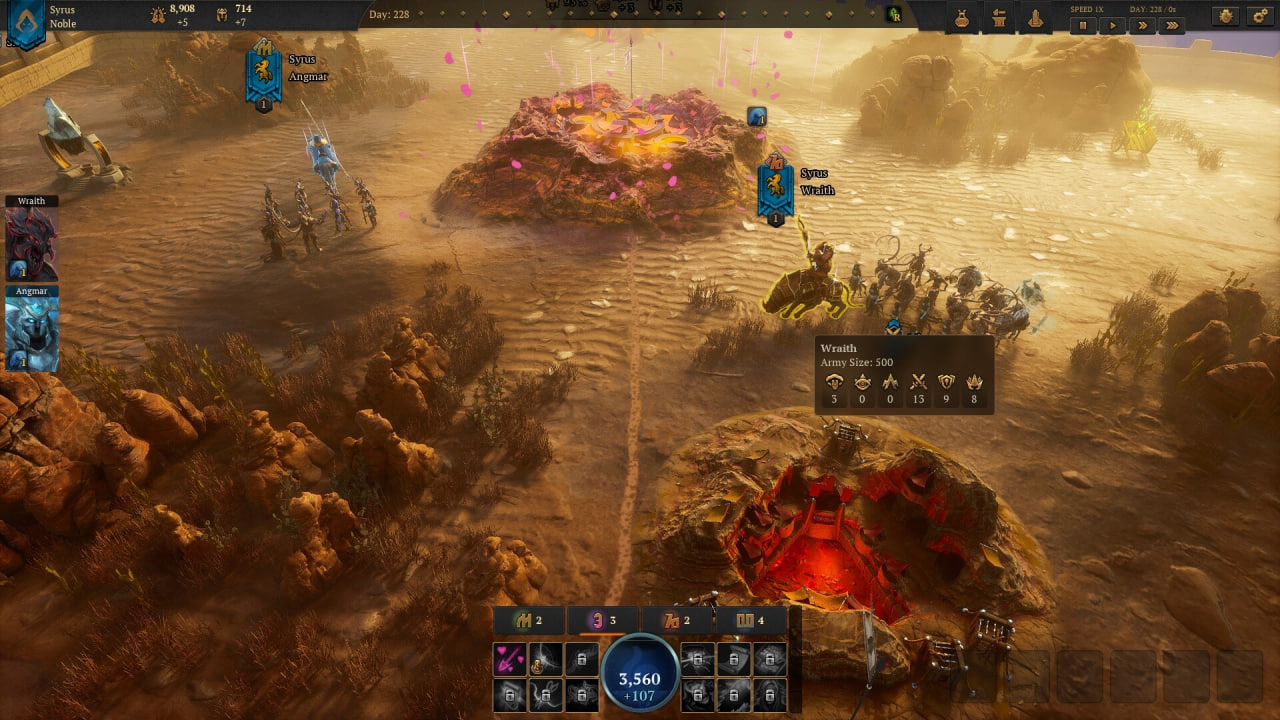Set game speed to triple fast-forward
Screen dimensions: 1280x720
coord(1170,26)
